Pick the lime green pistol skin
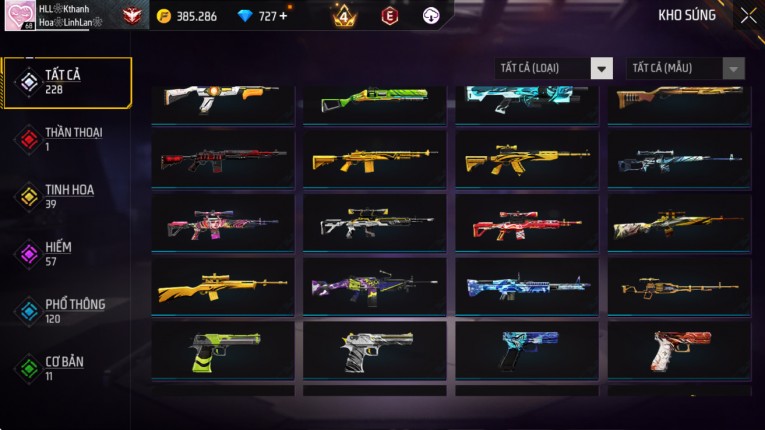 point(223,351)
